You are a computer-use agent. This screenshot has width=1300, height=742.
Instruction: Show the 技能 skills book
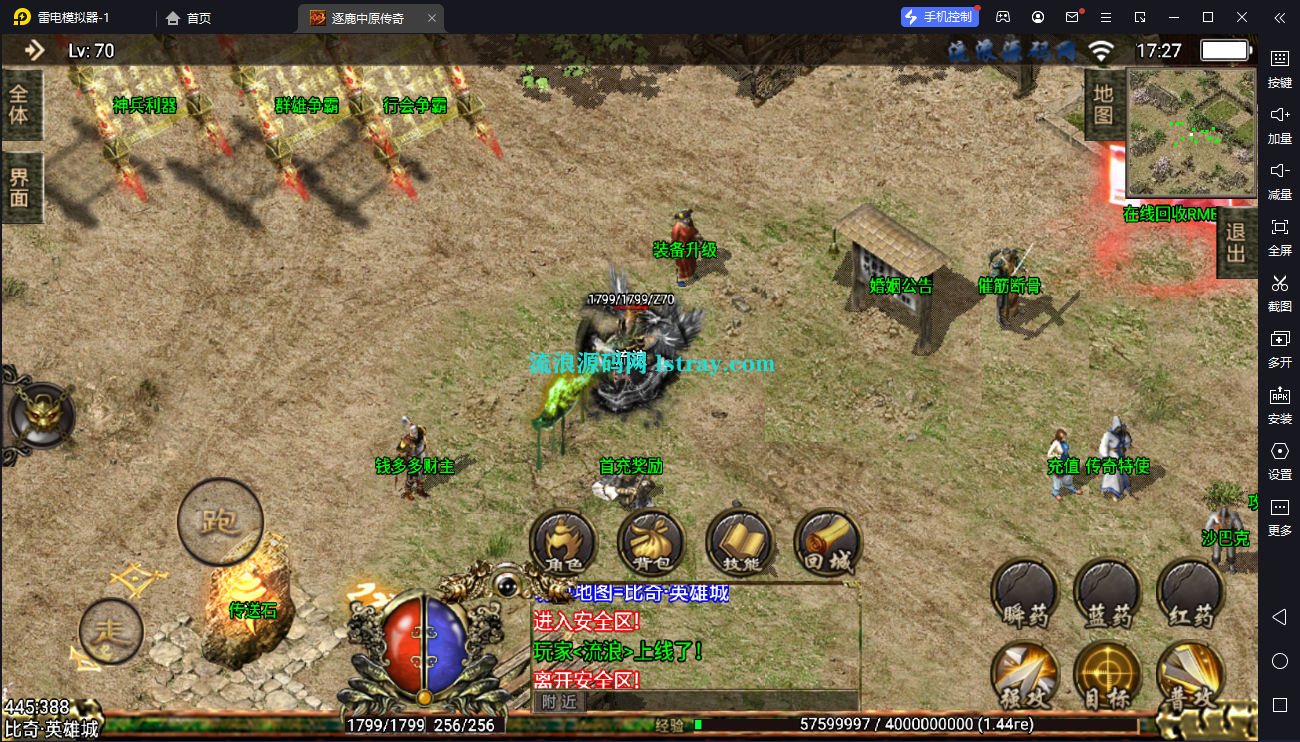coord(739,543)
